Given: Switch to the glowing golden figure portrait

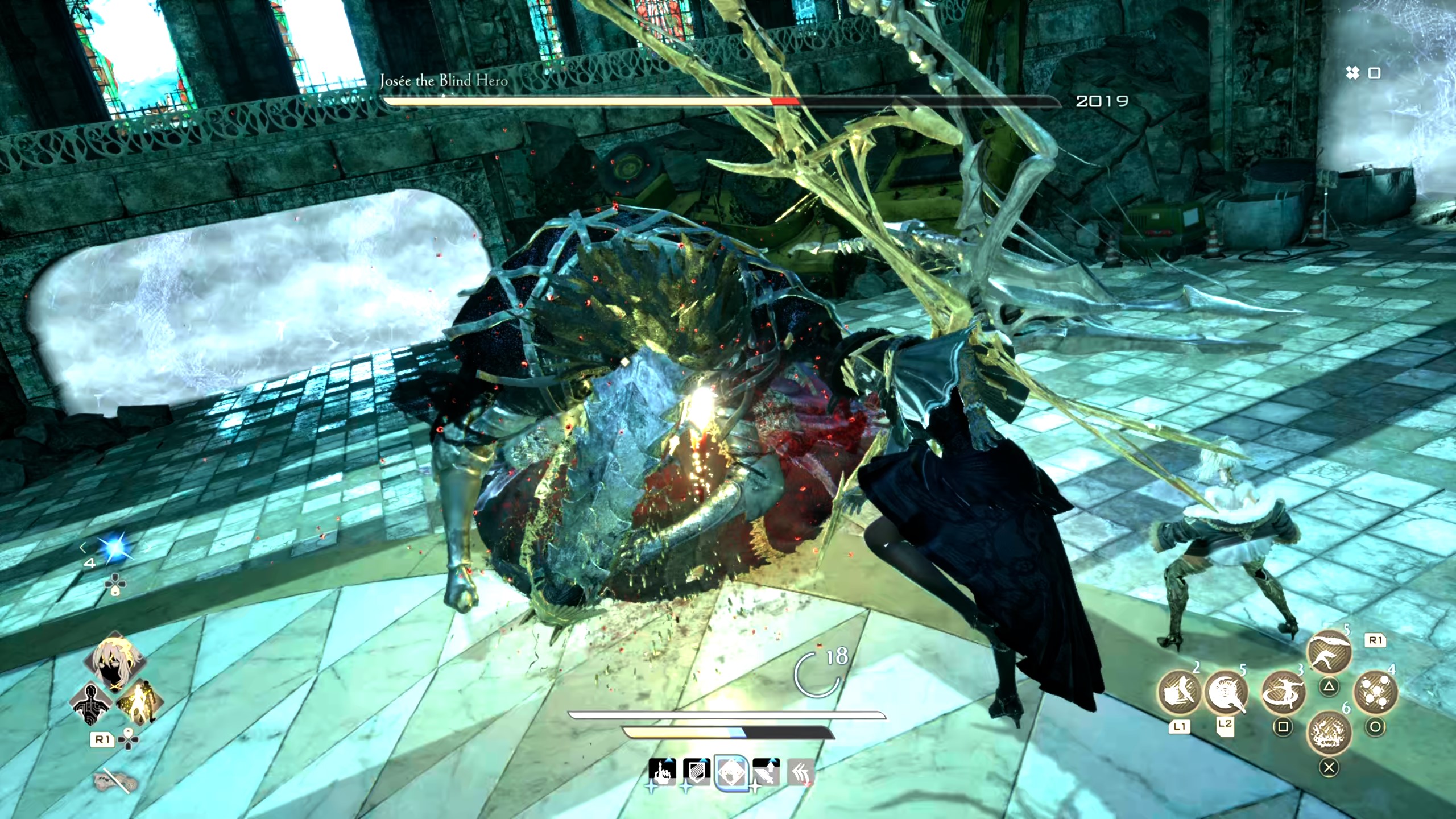Looking at the screenshot, I should click(138, 700).
